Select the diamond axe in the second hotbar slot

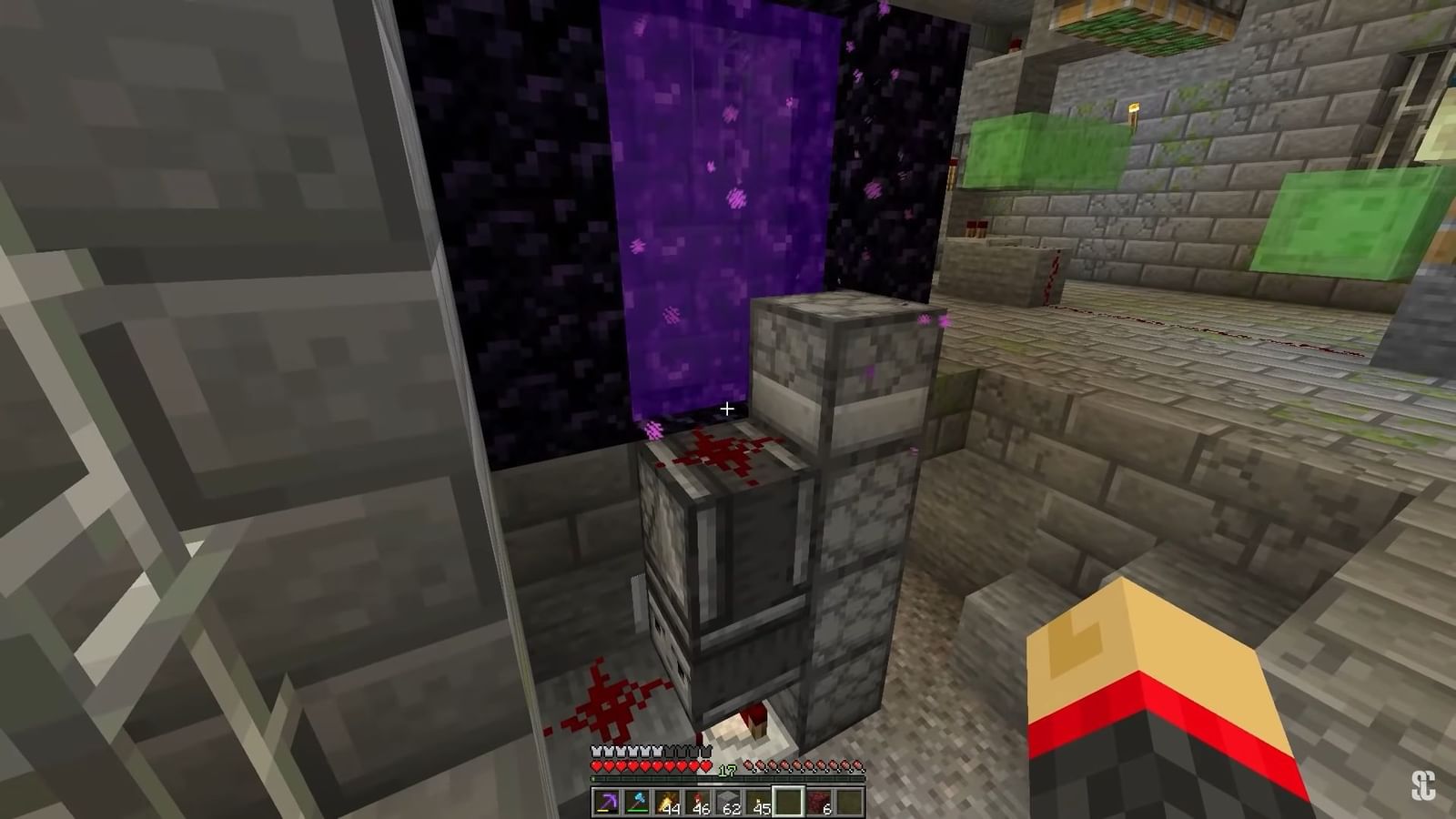pyautogui.click(x=637, y=801)
